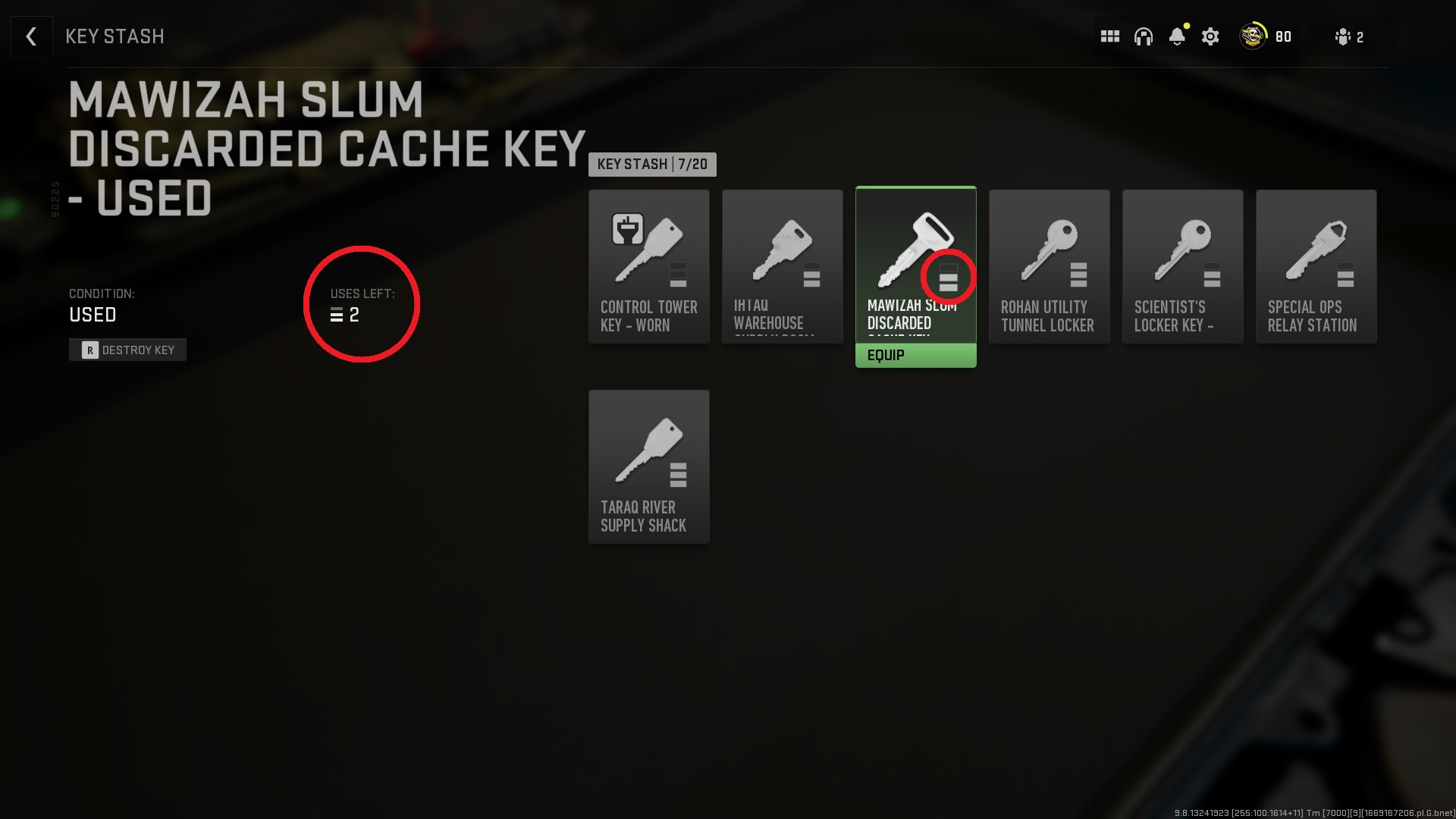
Task: Click the notifications bell icon
Action: (x=1177, y=36)
